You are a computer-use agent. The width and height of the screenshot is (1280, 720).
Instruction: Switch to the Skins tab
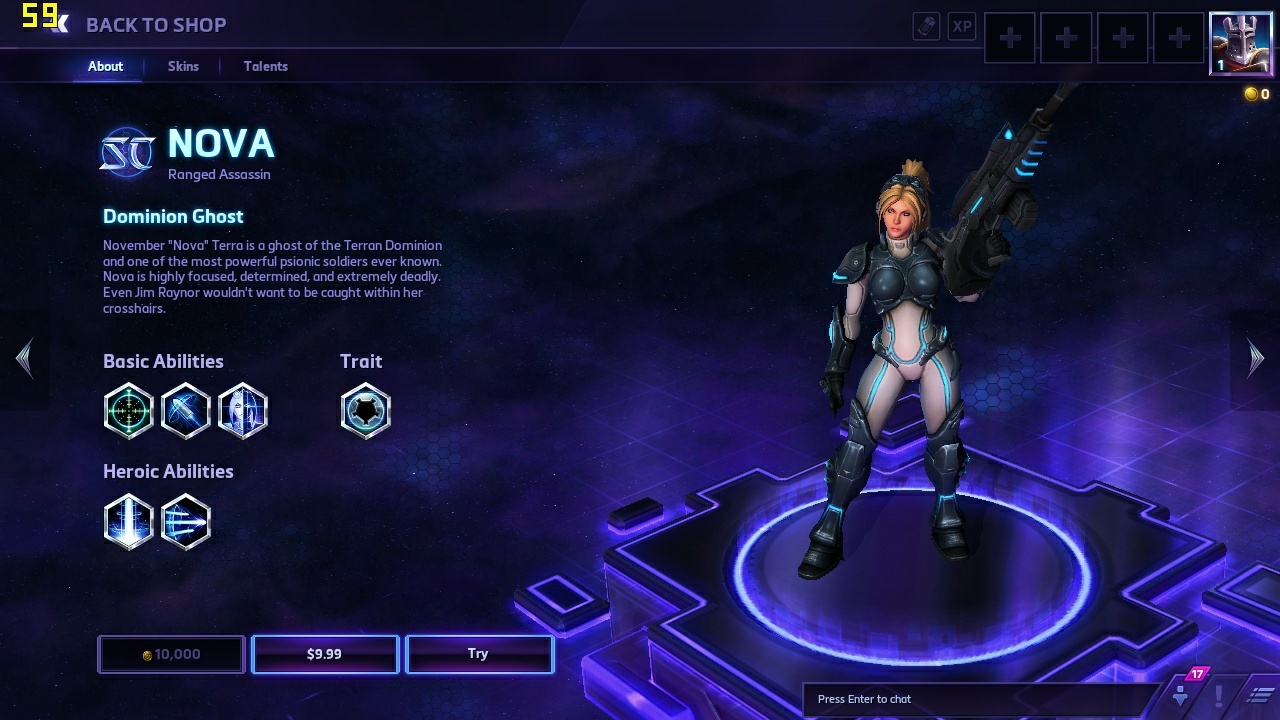point(183,66)
